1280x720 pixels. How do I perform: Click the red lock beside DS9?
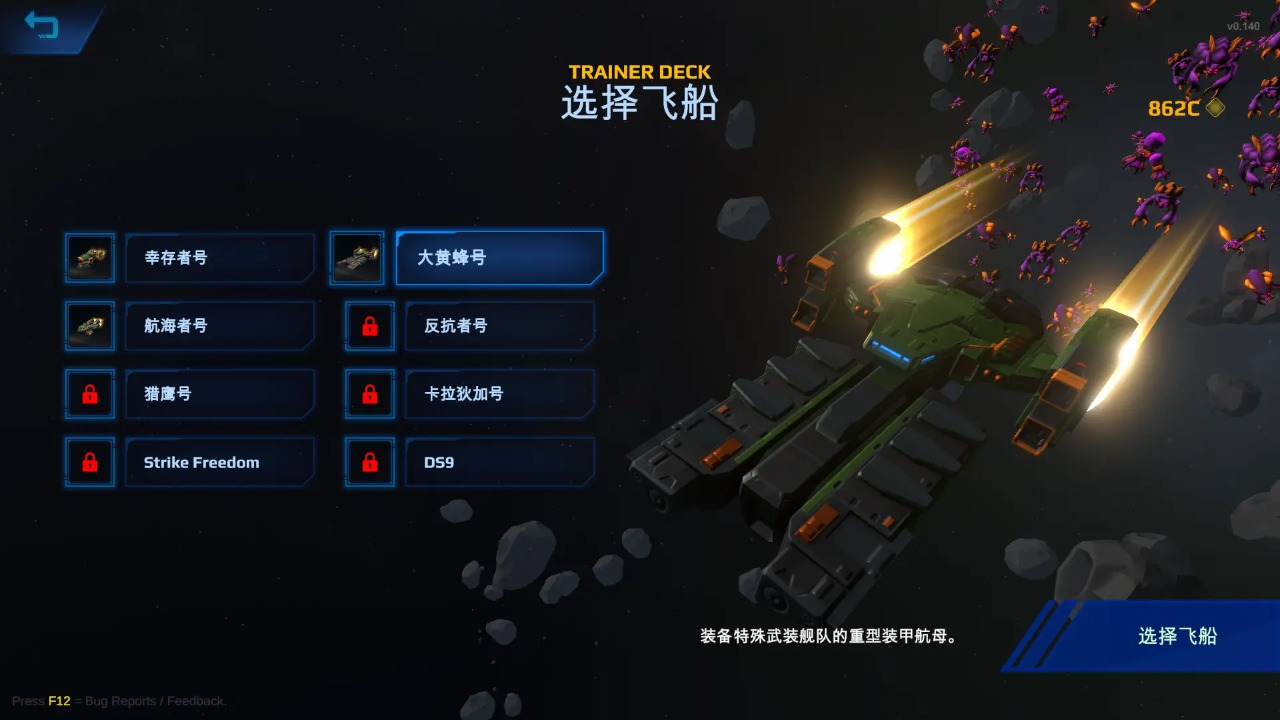(370, 462)
